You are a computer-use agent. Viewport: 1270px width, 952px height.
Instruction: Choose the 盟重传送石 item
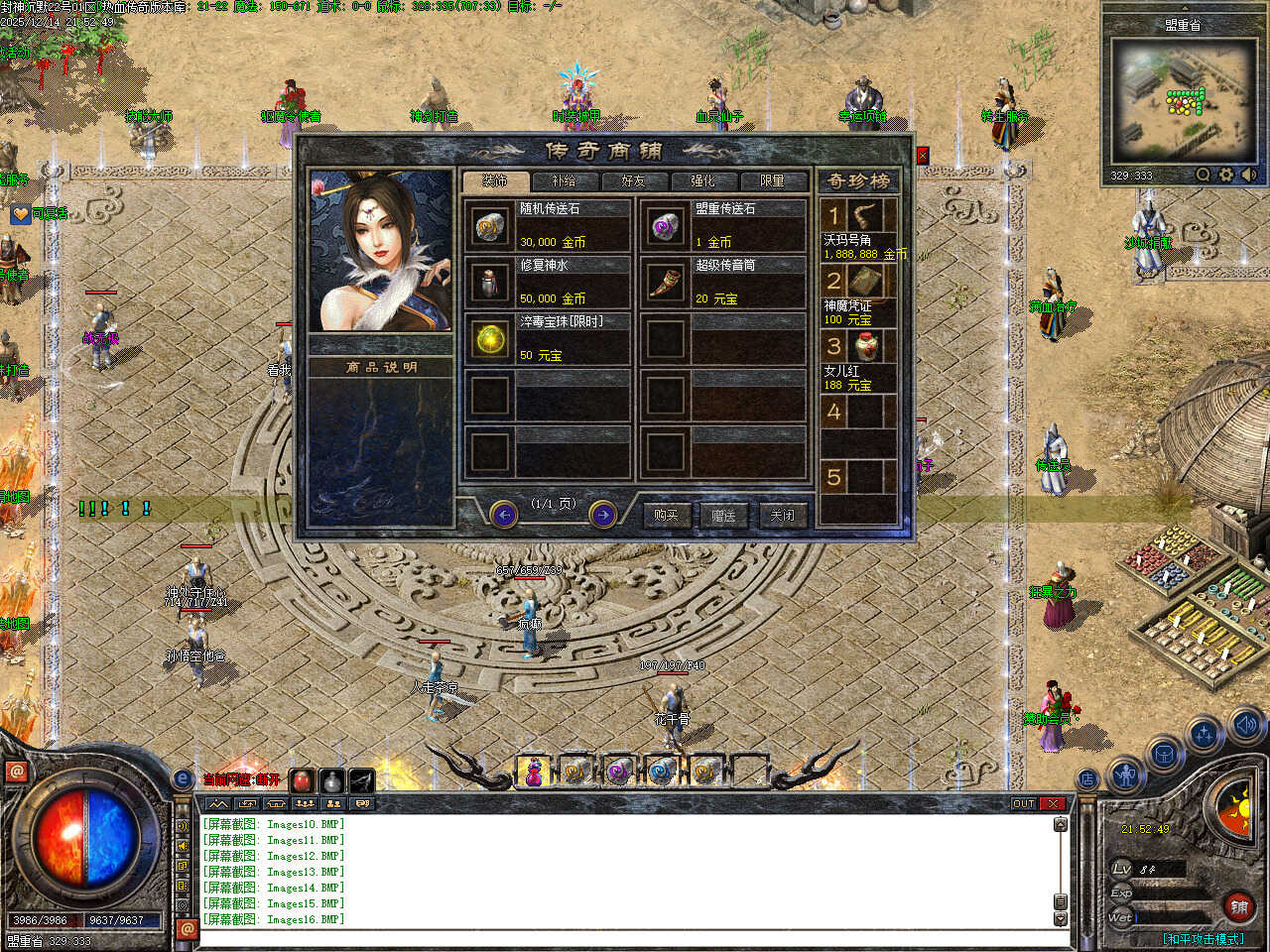click(665, 227)
